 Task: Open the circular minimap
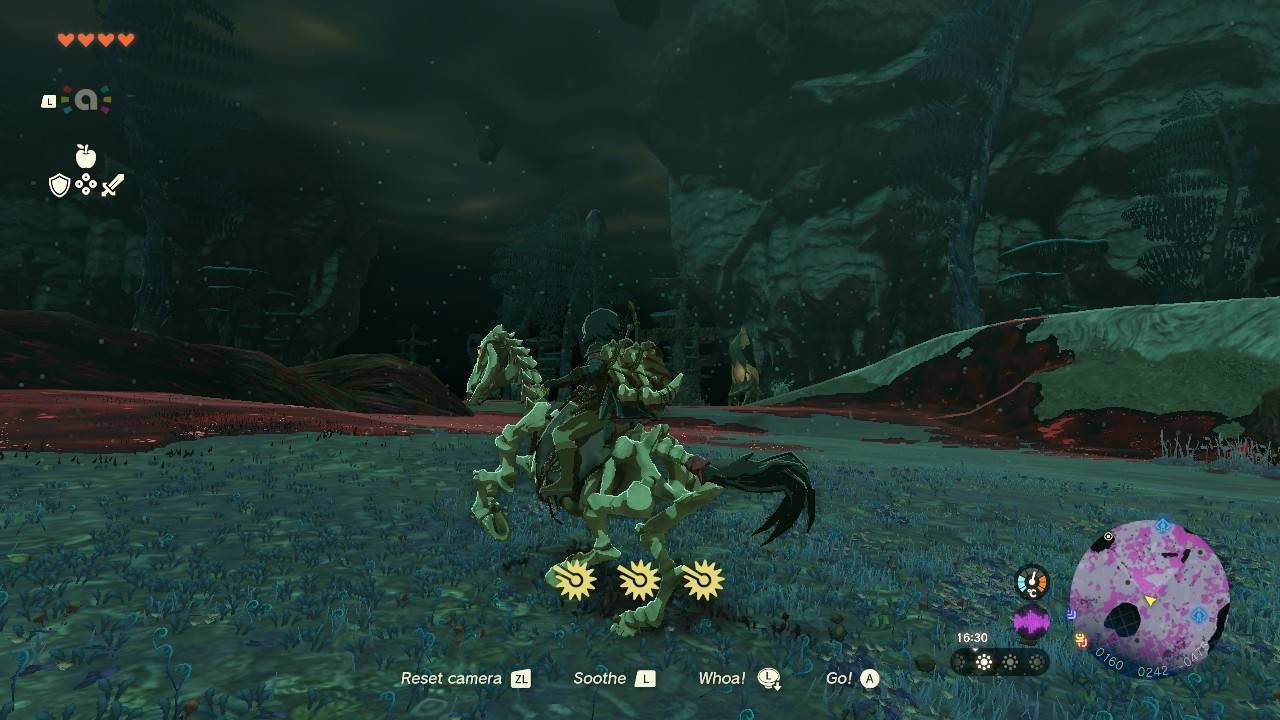pyautogui.click(x=1149, y=600)
